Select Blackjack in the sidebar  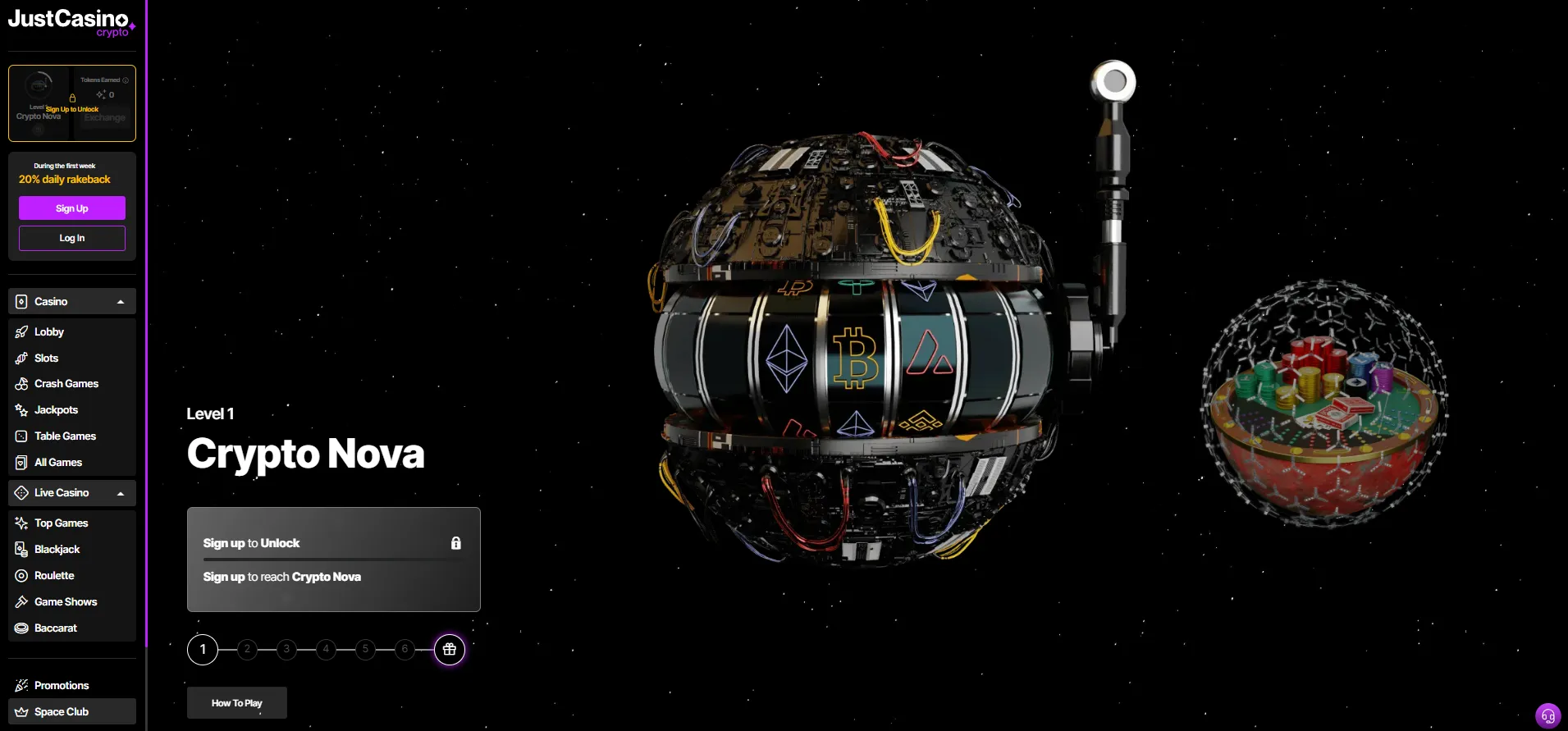click(57, 550)
